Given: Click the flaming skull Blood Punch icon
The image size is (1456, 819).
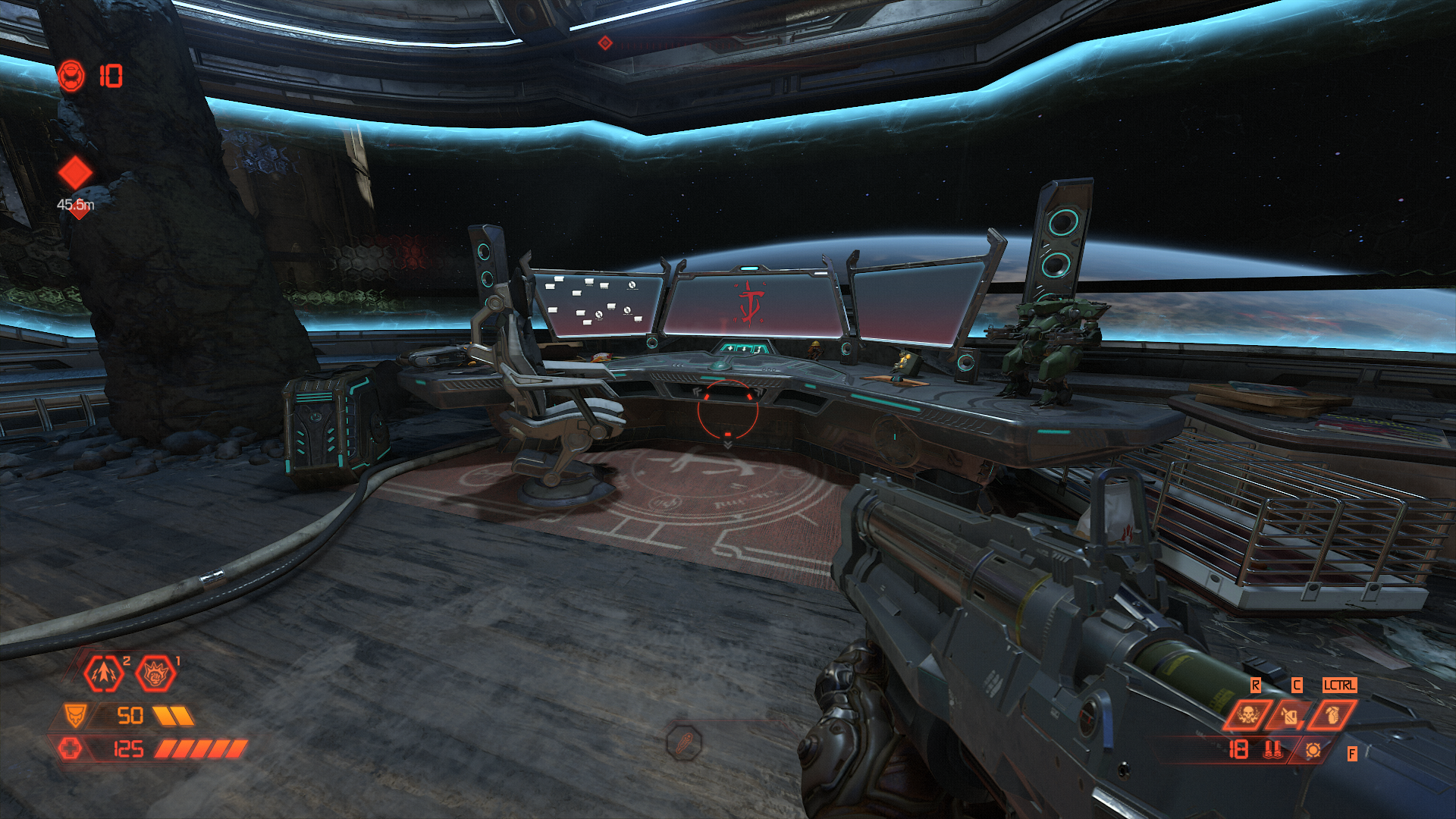Looking at the screenshot, I should coord(1247,714).
